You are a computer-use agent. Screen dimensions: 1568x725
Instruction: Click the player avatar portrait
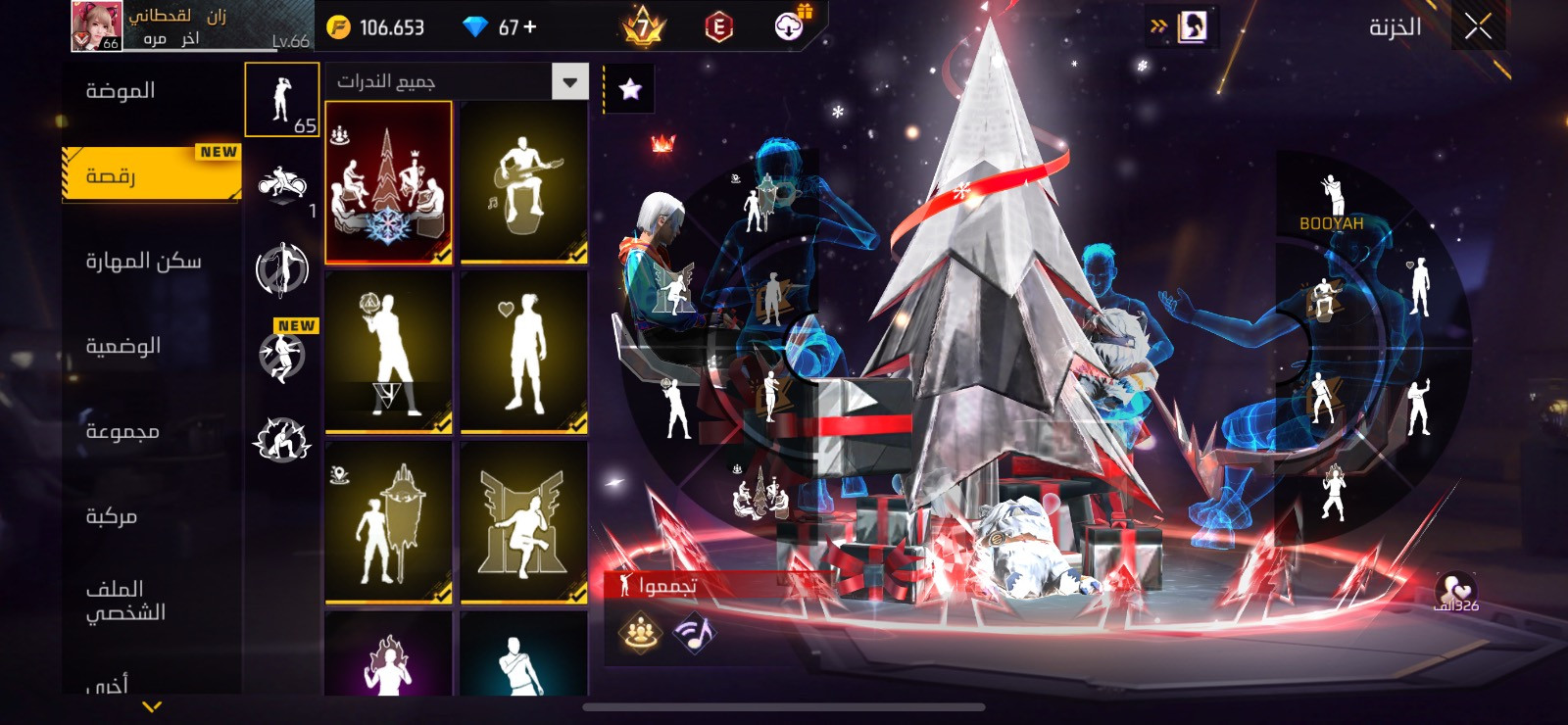pyautogui.click(x=96, y=26)
